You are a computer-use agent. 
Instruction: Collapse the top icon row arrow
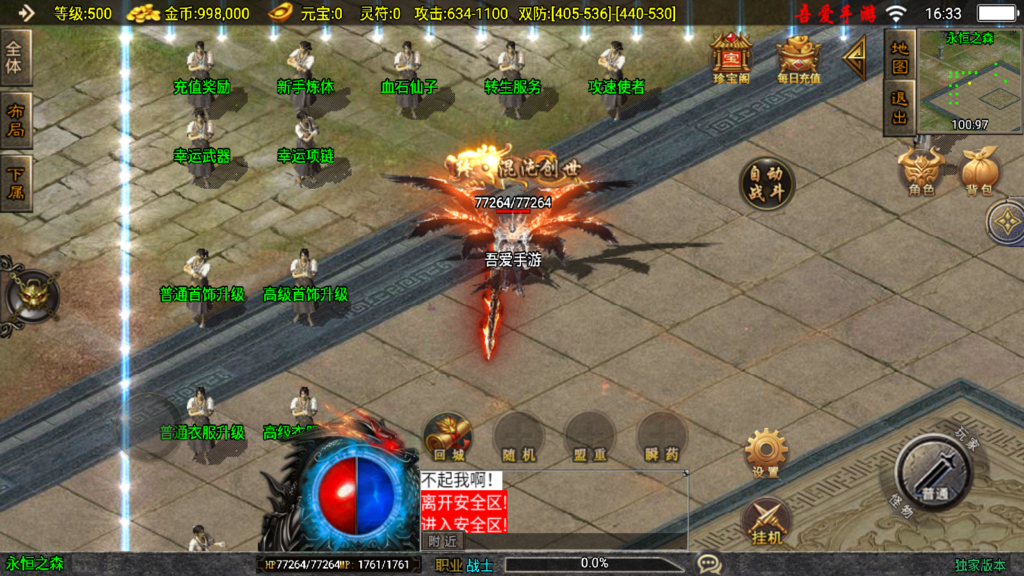(x=855, y=58)
